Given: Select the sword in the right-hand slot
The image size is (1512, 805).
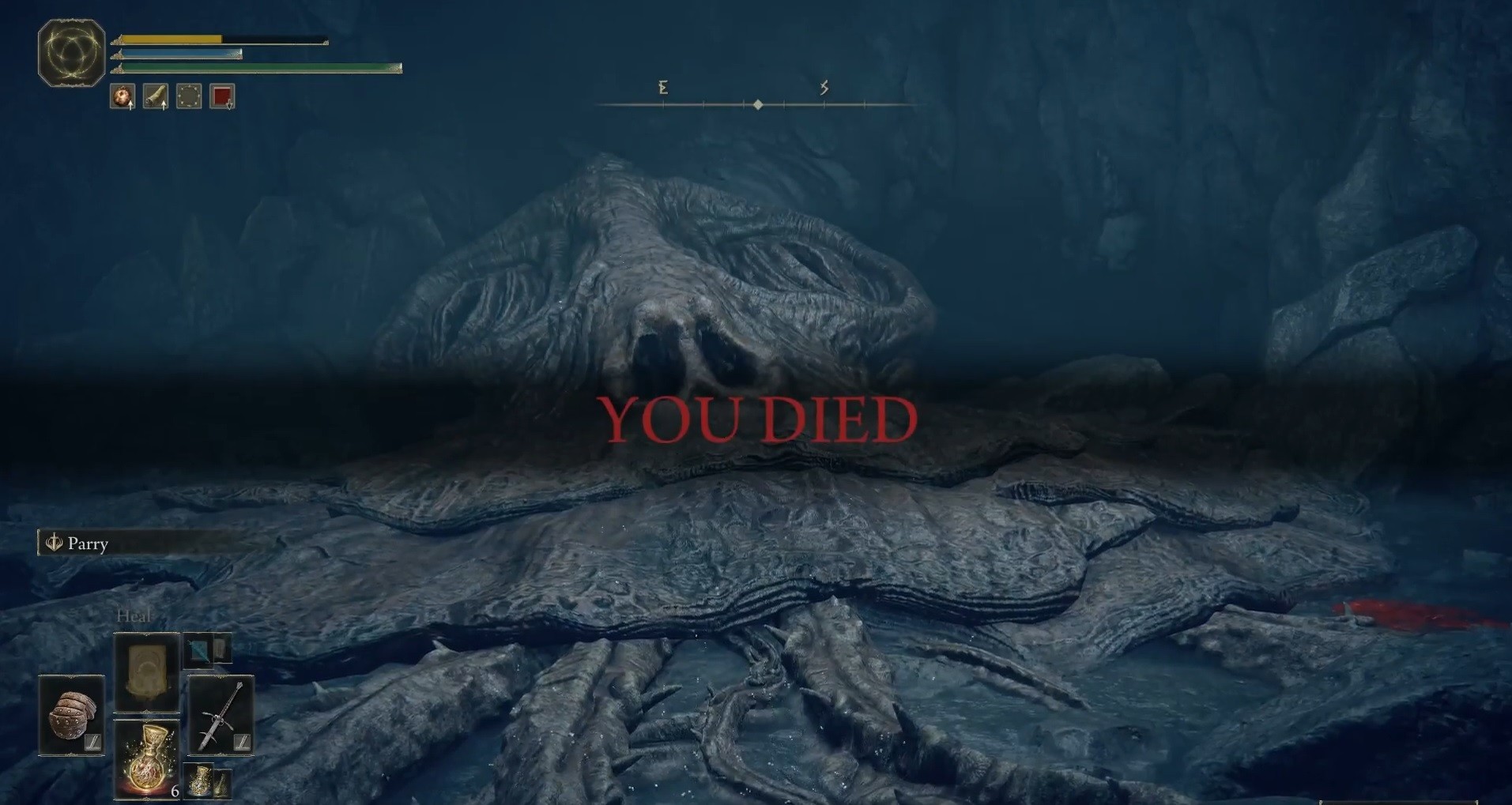Looking at the screenshot, I should (x=220, y=715).
